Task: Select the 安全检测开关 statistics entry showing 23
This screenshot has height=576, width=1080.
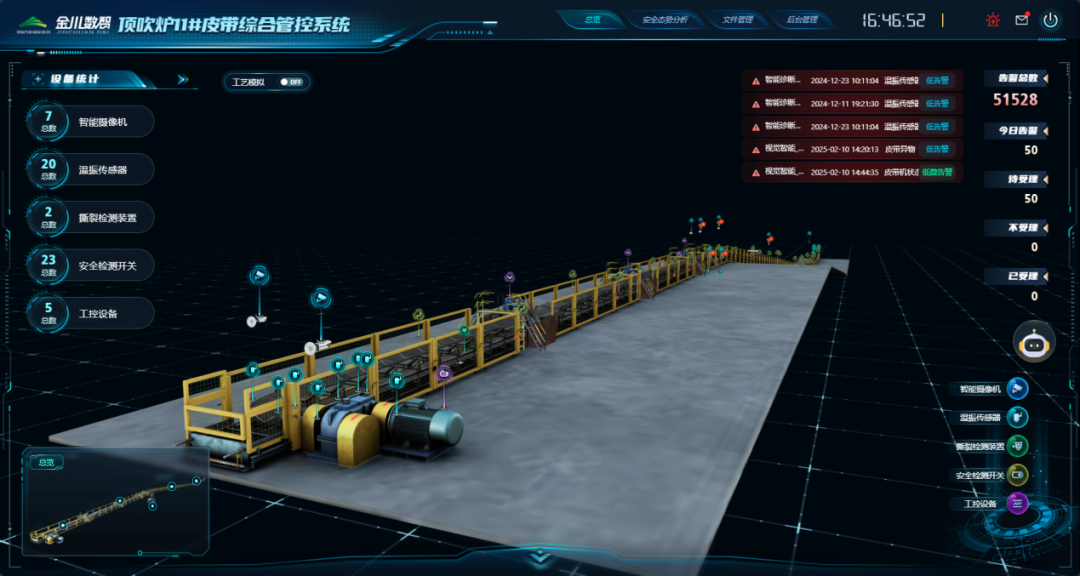Action: click(92, 265)
